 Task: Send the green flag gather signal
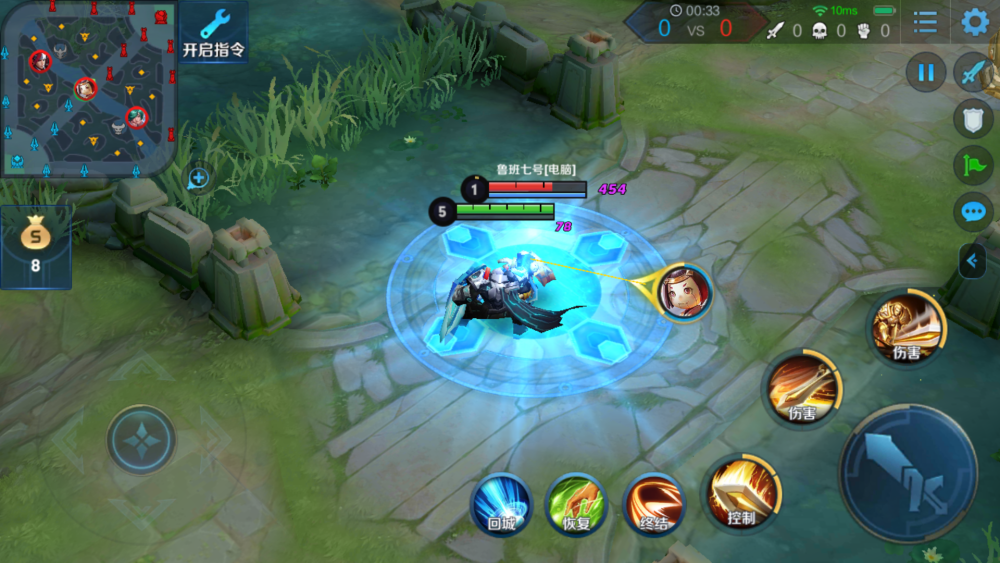(973, 165)
